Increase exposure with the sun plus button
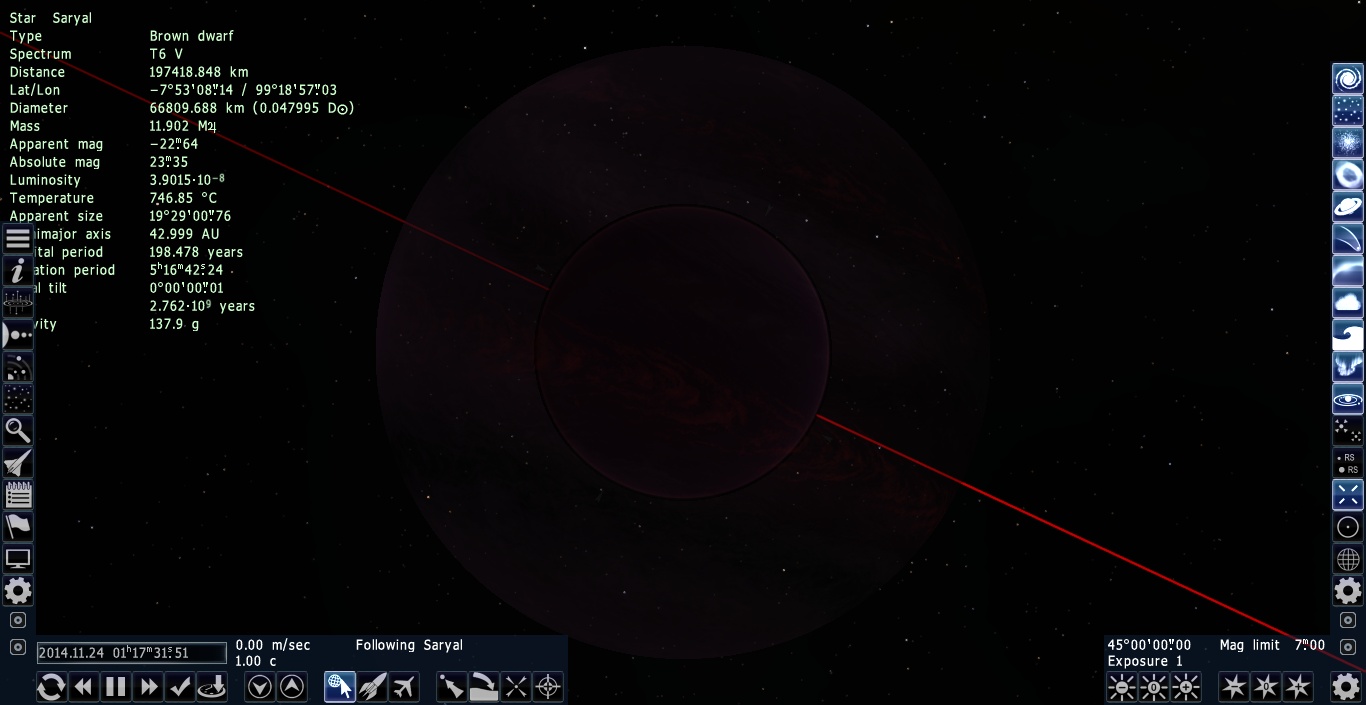 1186,687
